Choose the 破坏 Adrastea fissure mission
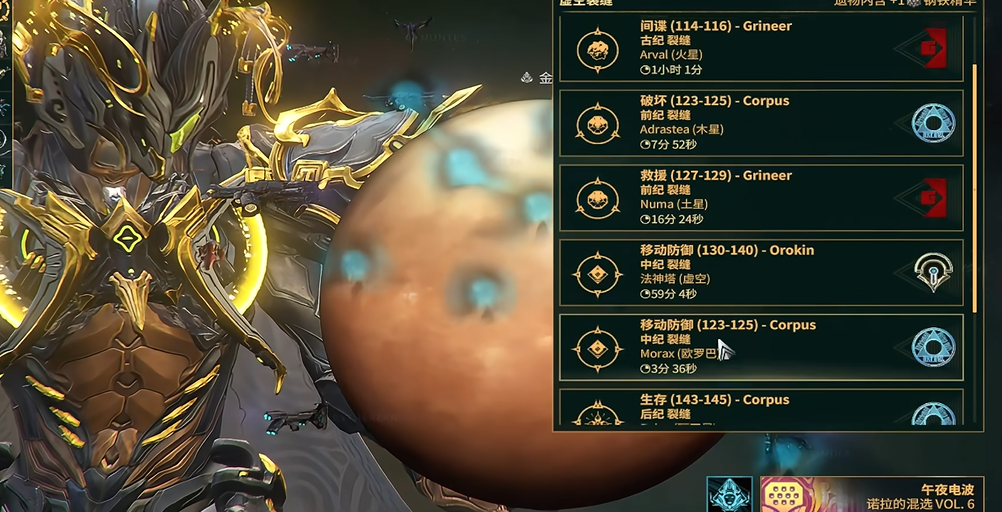 [x=760, y=123]
